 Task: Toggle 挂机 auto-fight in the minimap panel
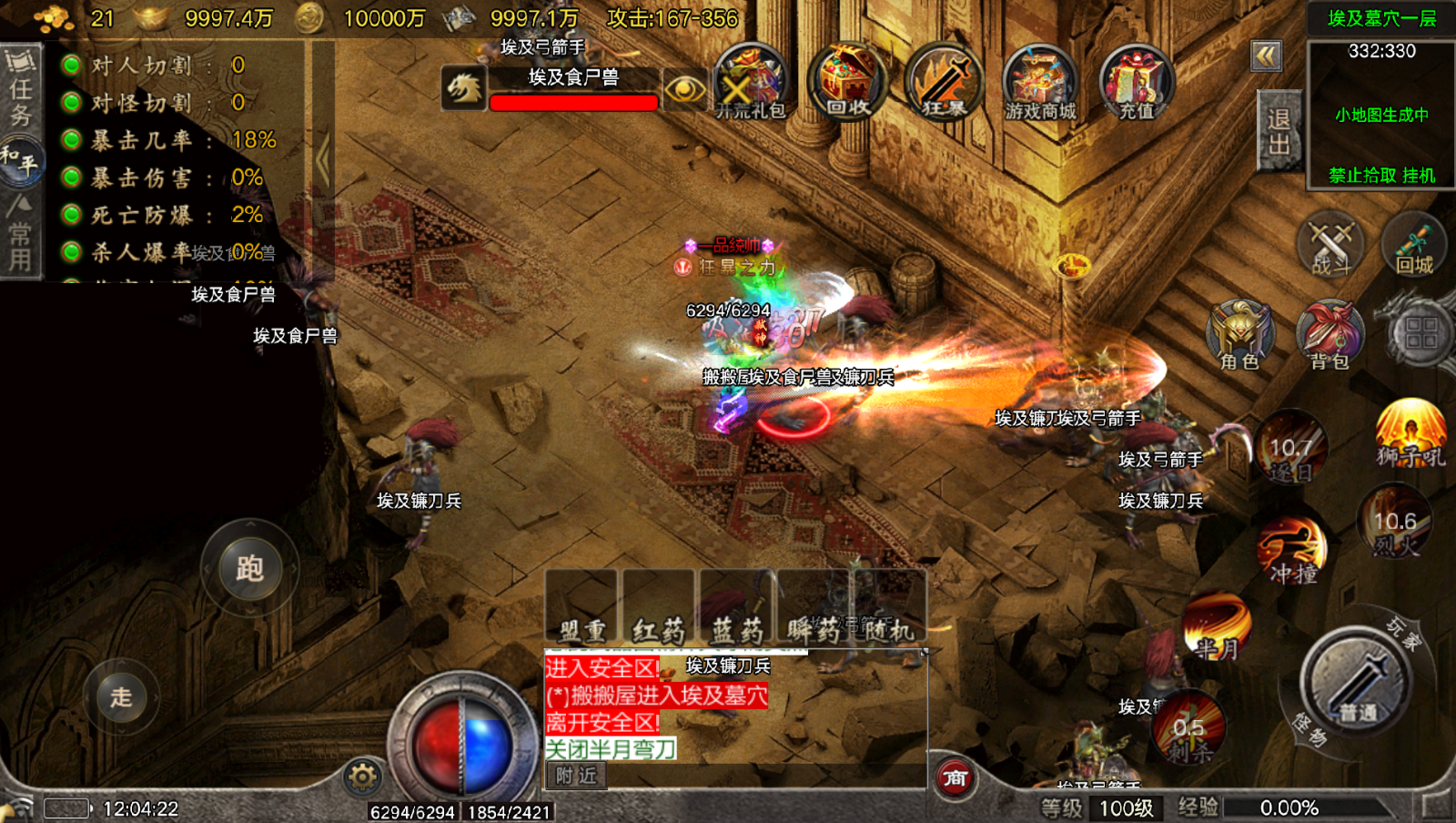pos(1419,175)
